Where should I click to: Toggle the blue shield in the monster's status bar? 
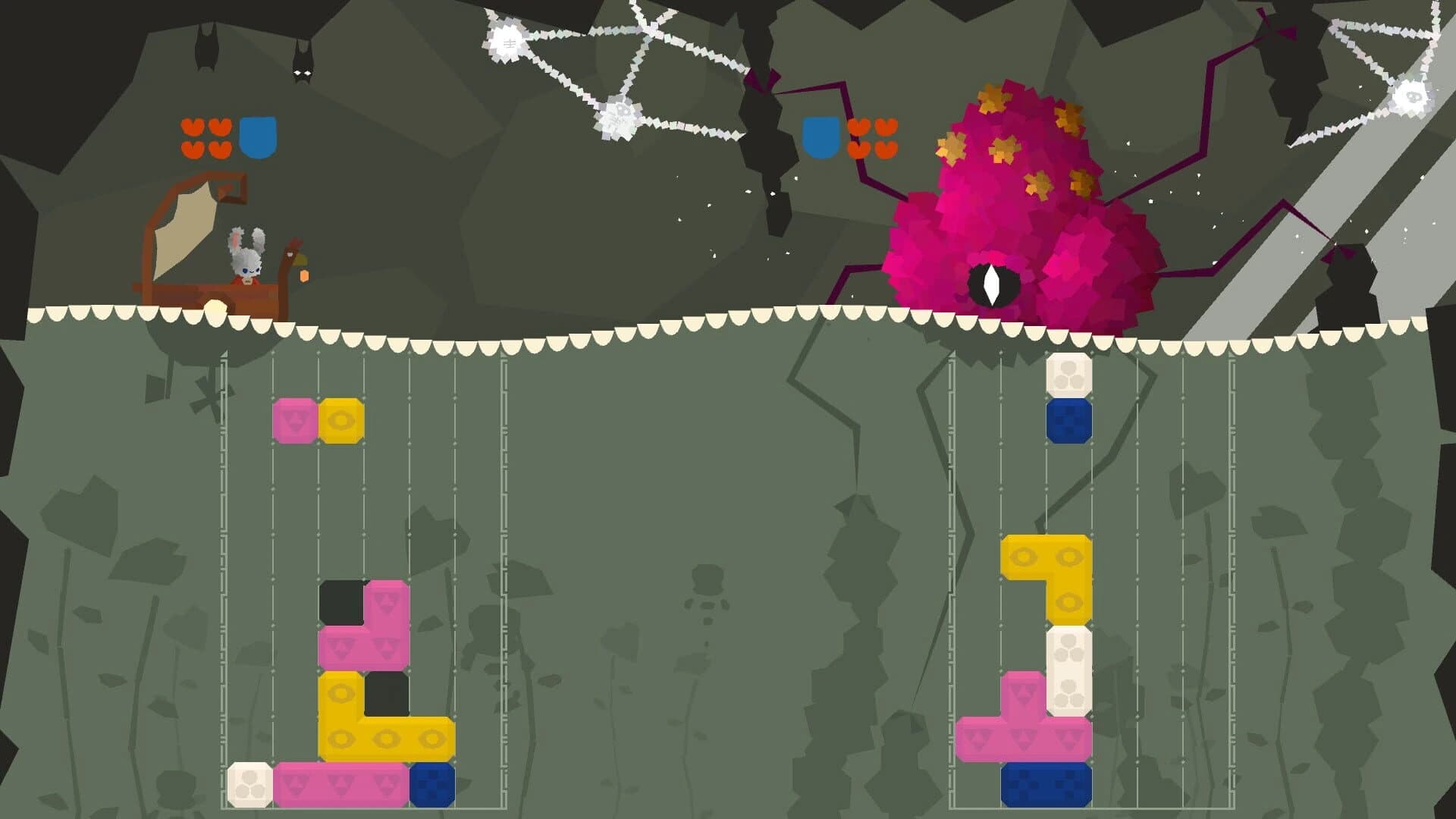821,138
